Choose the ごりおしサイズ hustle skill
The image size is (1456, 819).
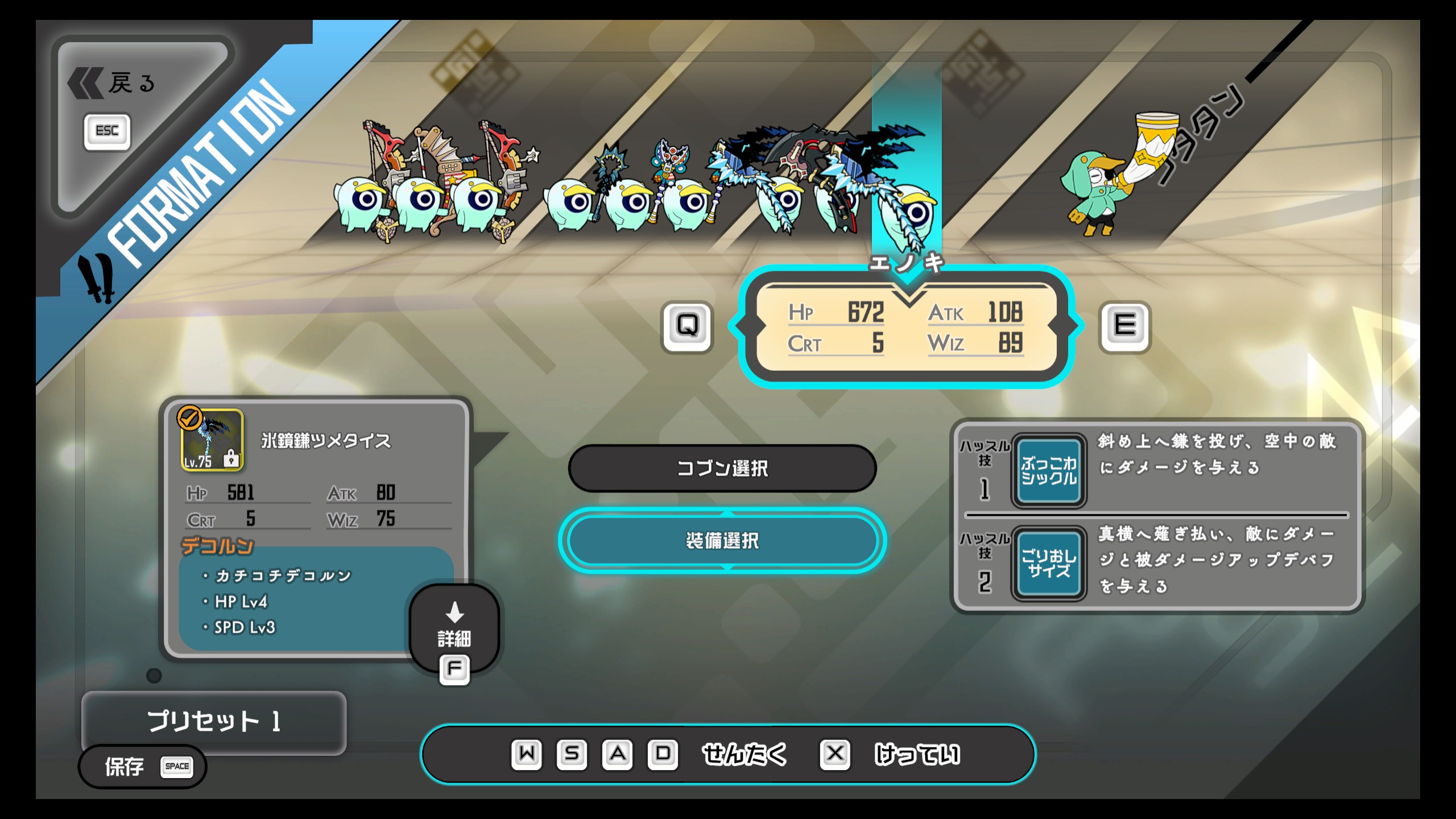(x=1048, y=564)
